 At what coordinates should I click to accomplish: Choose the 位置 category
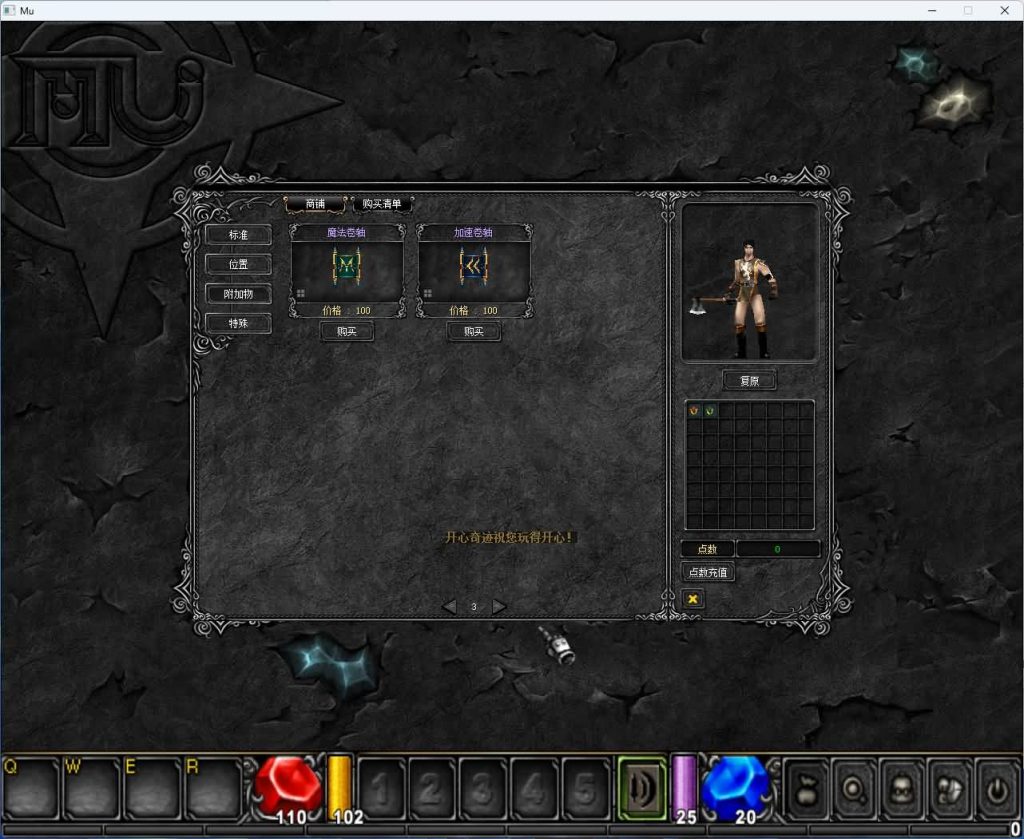click(238, 265)
